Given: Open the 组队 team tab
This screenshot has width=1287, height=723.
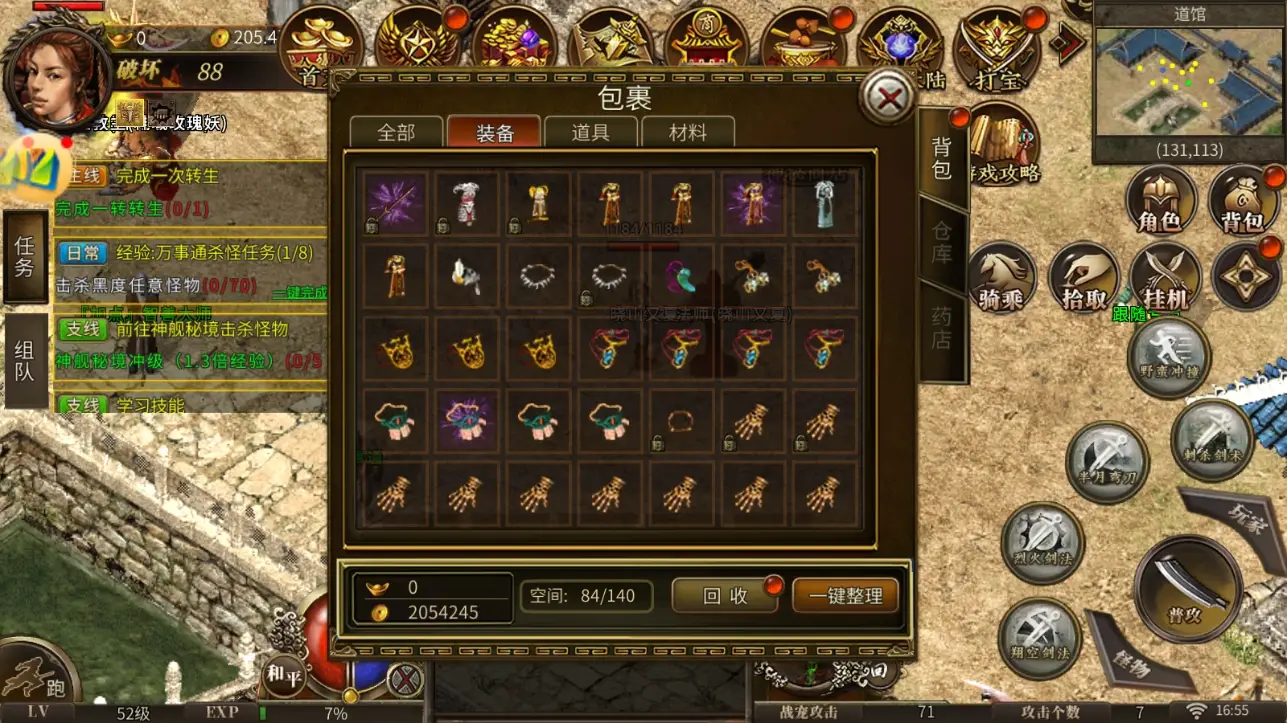Looking at the screenshot, I should (24, 360).
